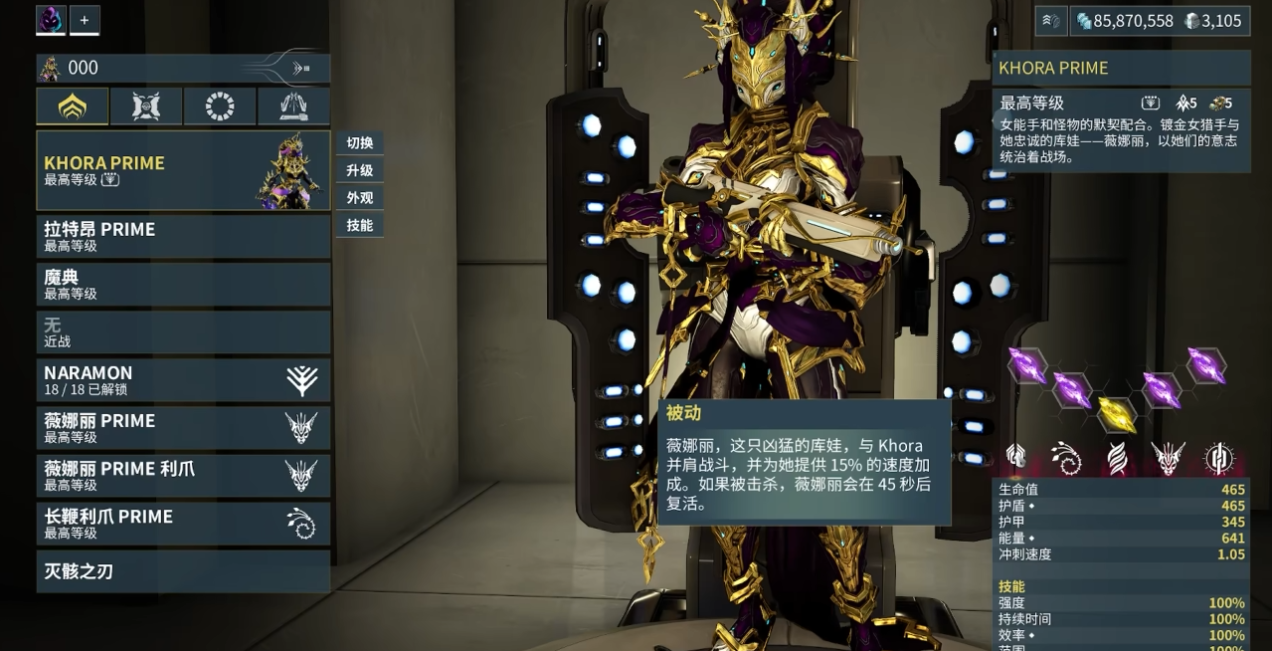Click the platinum currency counter

point(1212,21)
